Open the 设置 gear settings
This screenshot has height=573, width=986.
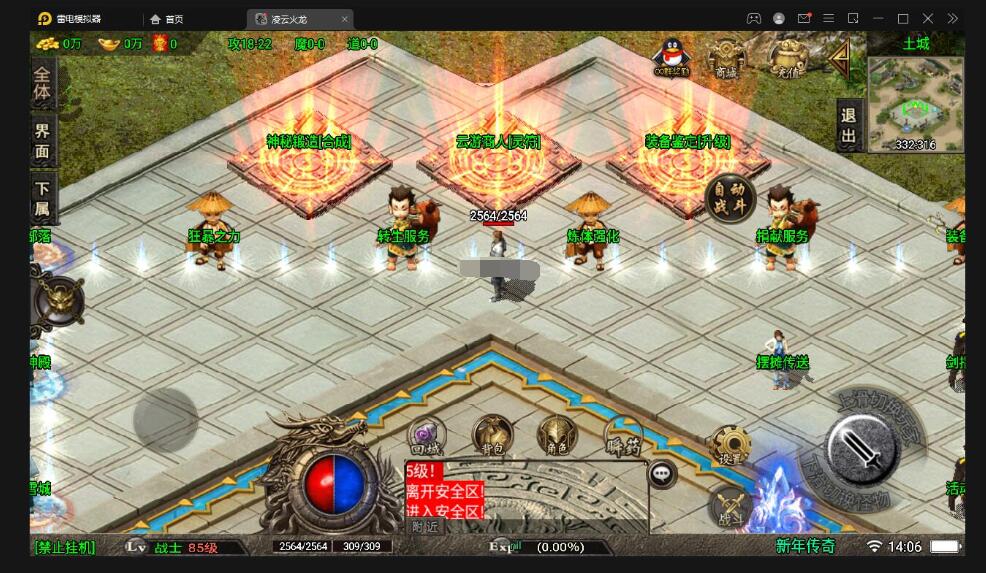[730, 446]
